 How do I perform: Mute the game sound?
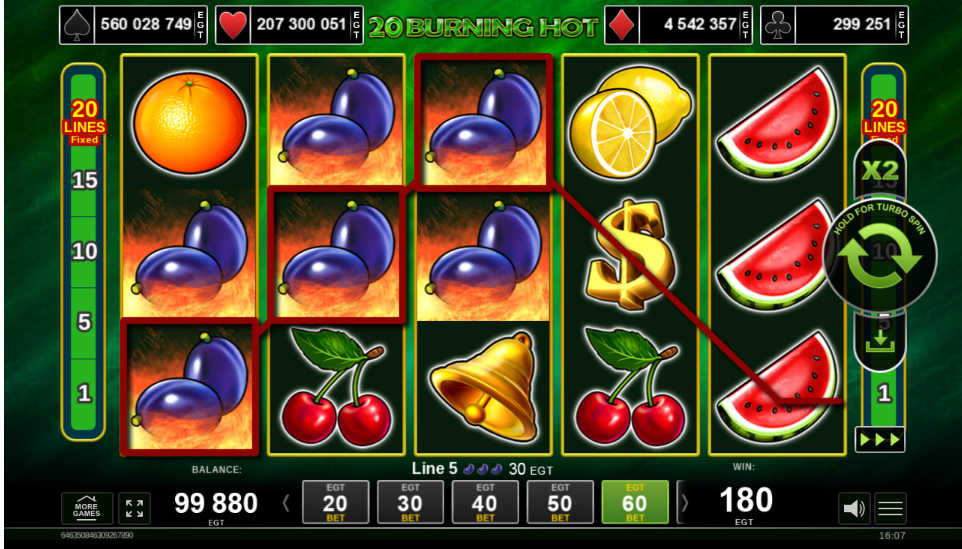click(853, 509)
